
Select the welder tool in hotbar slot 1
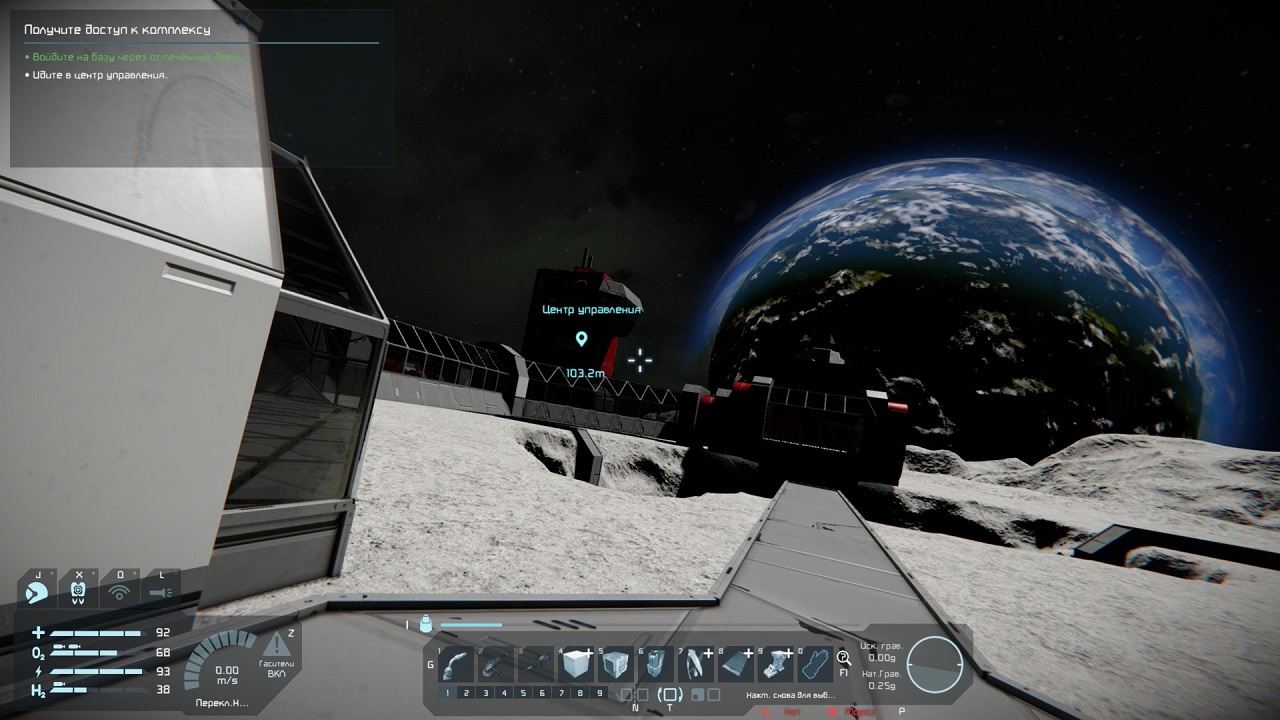(x=456, y=663)
